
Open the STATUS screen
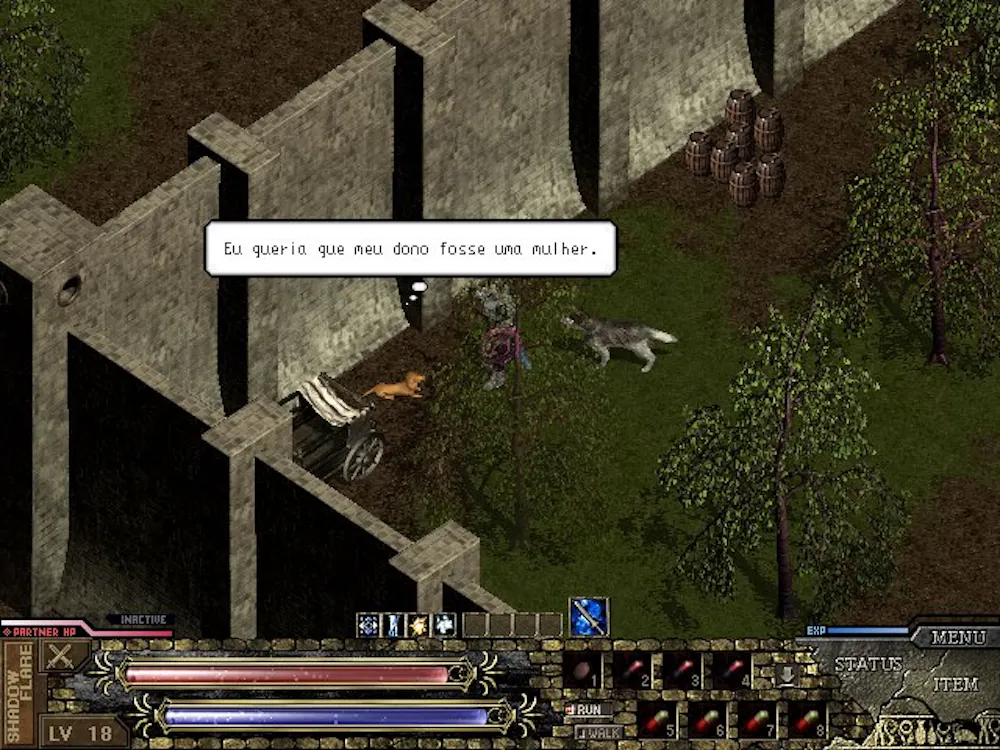click(x=868, y=664)
